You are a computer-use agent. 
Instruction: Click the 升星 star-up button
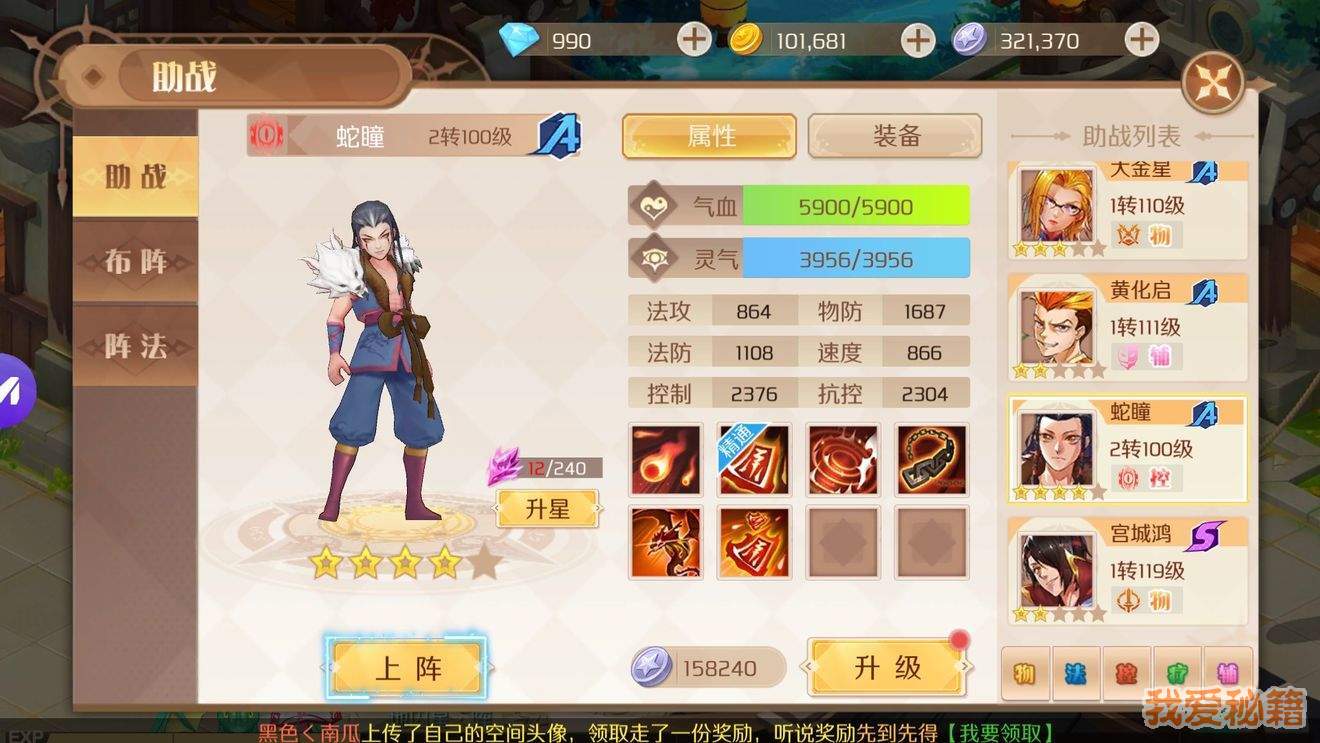547,508
